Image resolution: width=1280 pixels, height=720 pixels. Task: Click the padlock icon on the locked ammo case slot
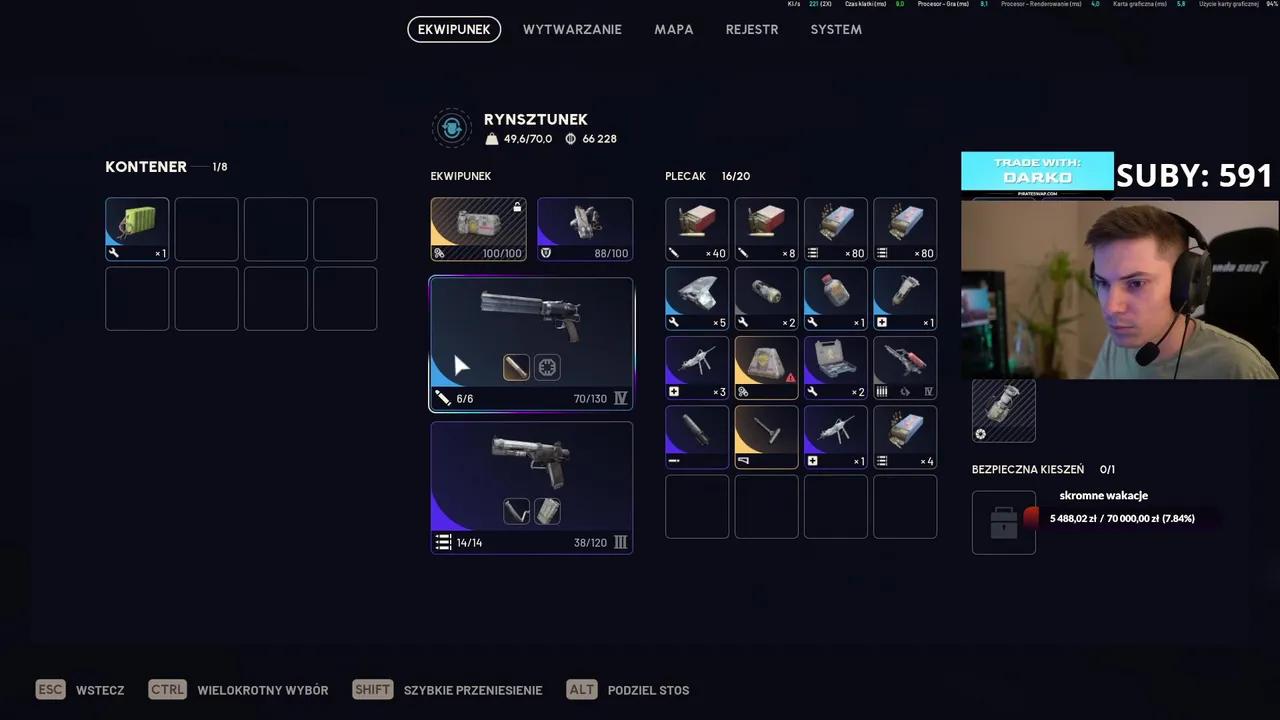pos(518,207)
